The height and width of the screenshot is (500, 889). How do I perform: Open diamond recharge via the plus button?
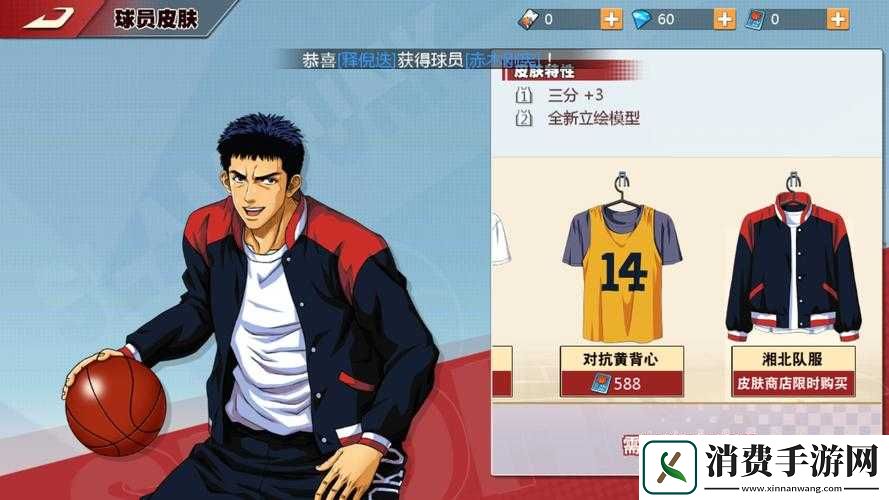pos(726,19)
